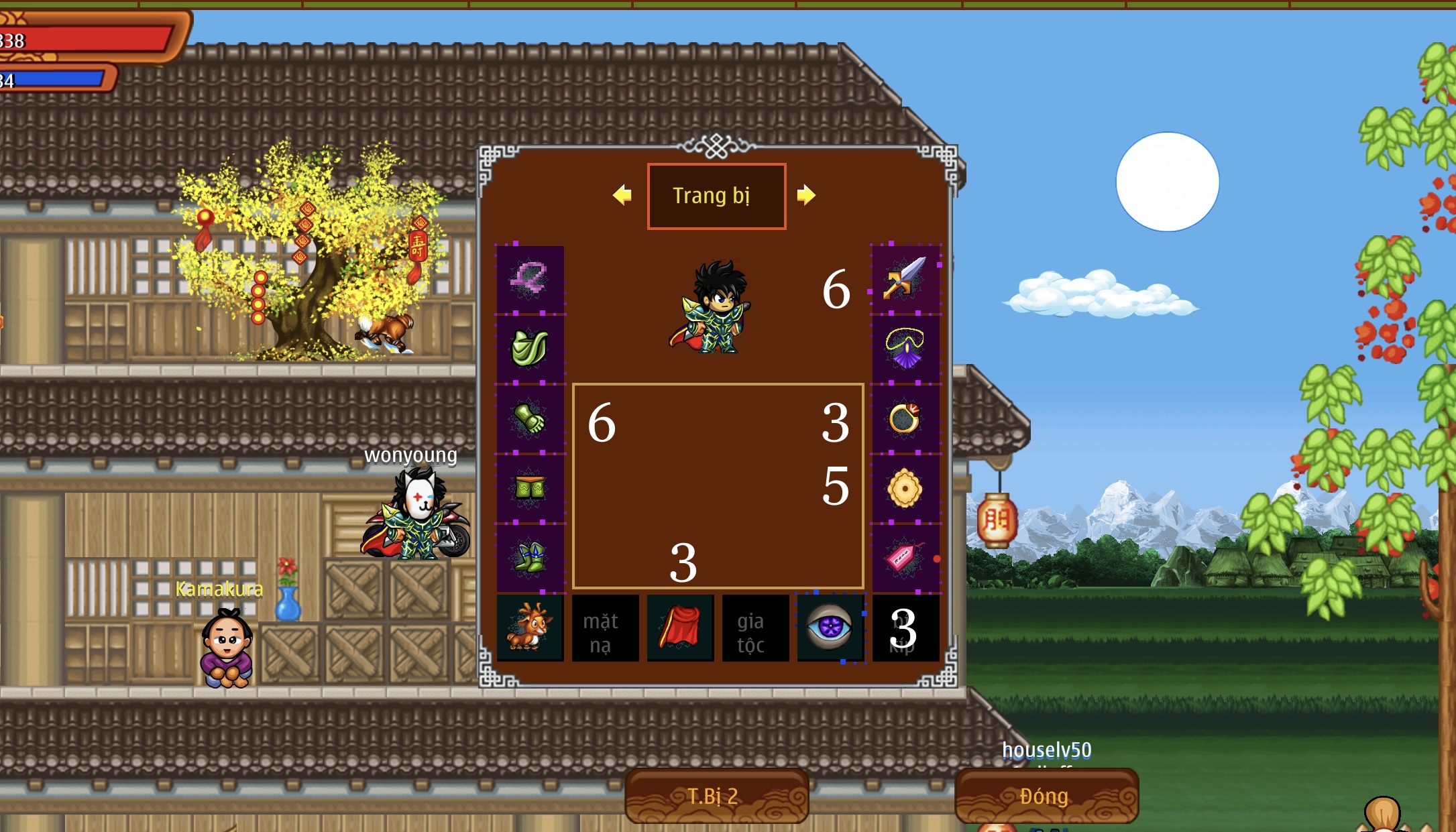Click the red health bar at top left

87,38
